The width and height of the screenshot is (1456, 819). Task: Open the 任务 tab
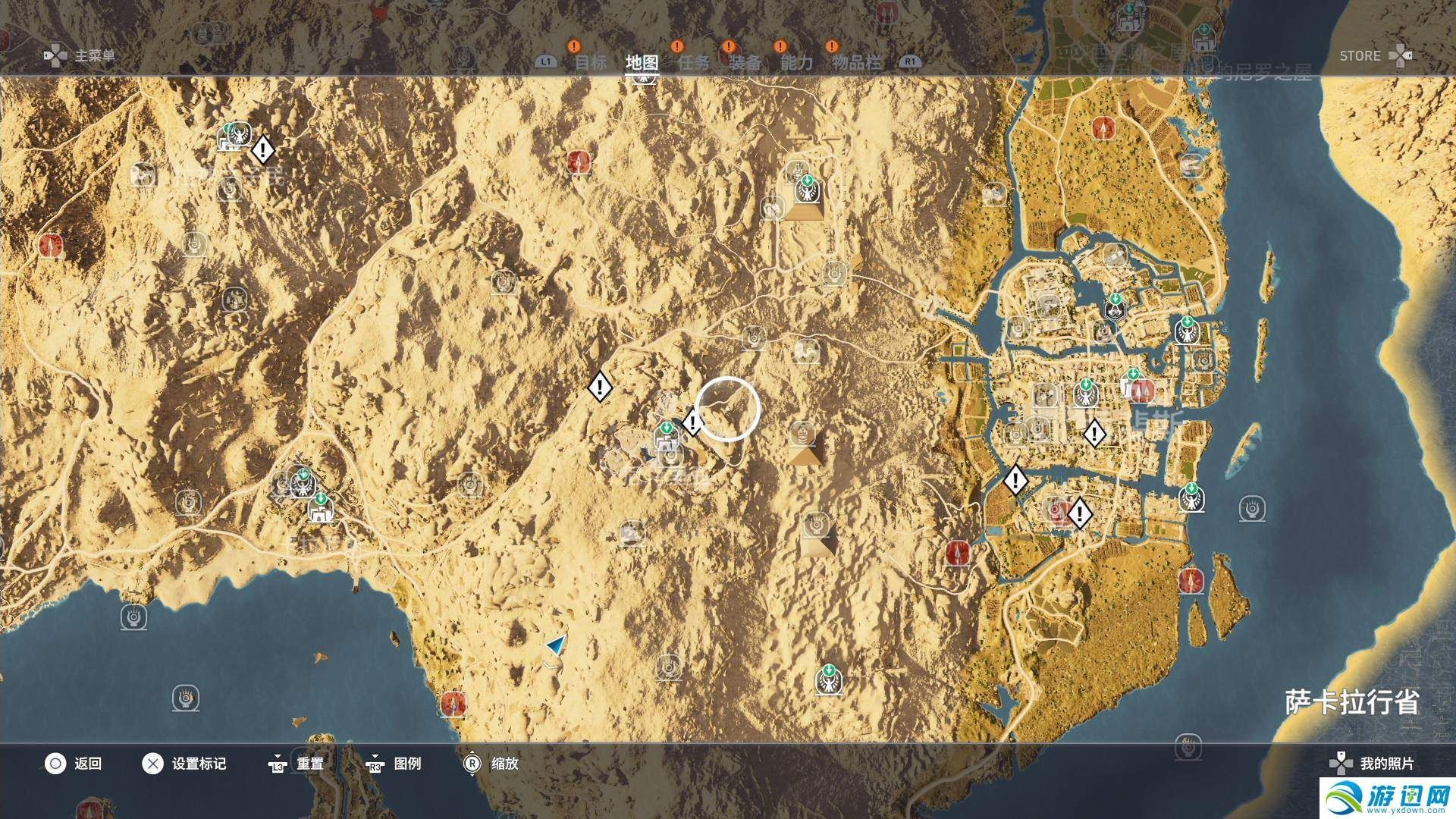693,62
